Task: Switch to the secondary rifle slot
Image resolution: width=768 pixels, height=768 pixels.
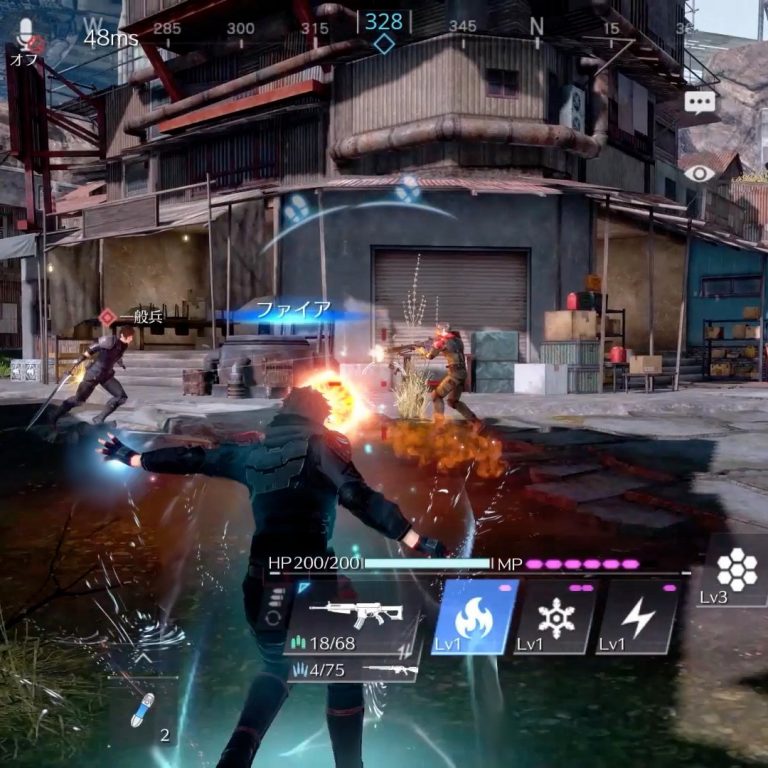Action: 353,670
